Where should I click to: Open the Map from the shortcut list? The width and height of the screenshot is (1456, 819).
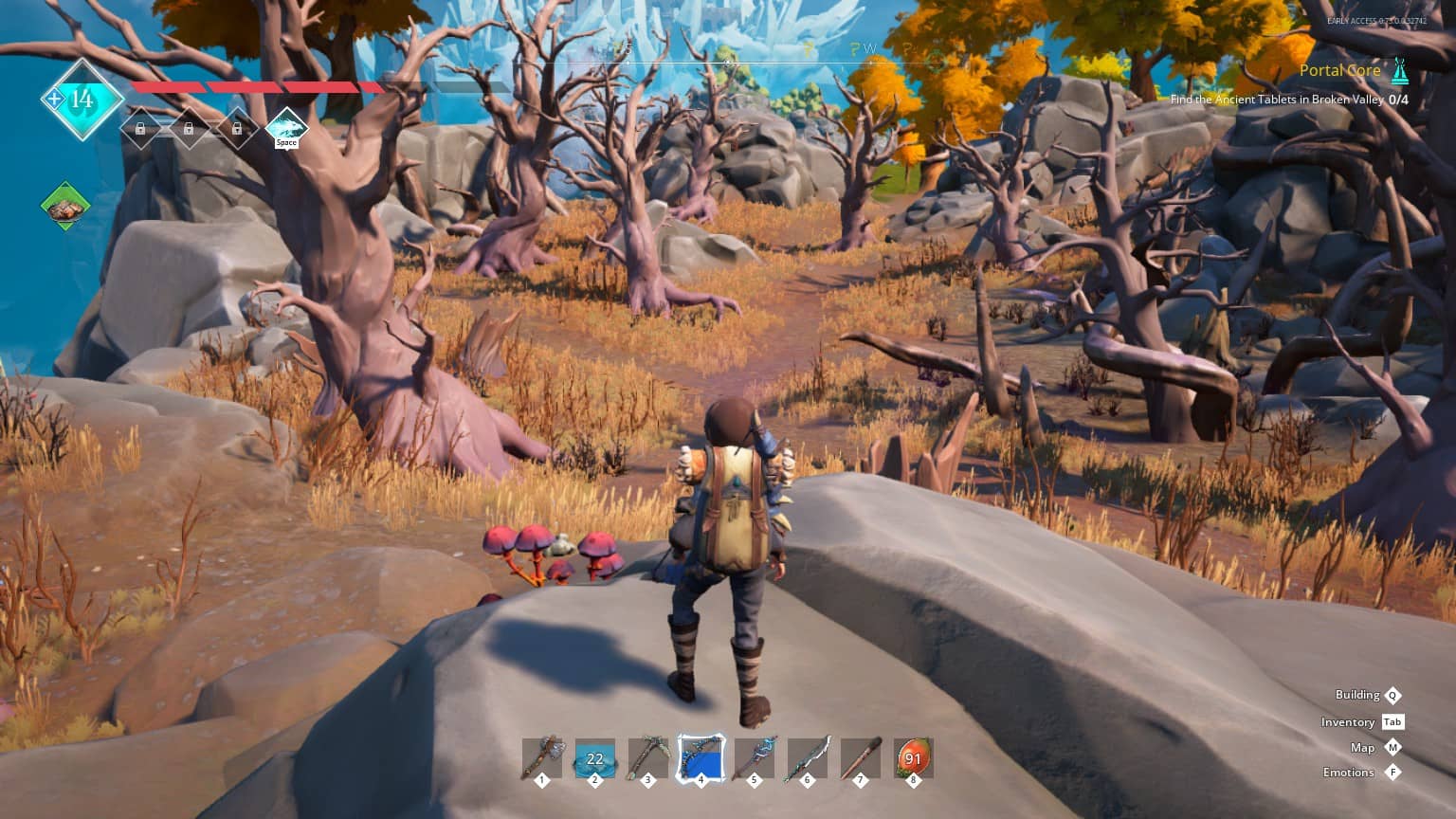1362,748
